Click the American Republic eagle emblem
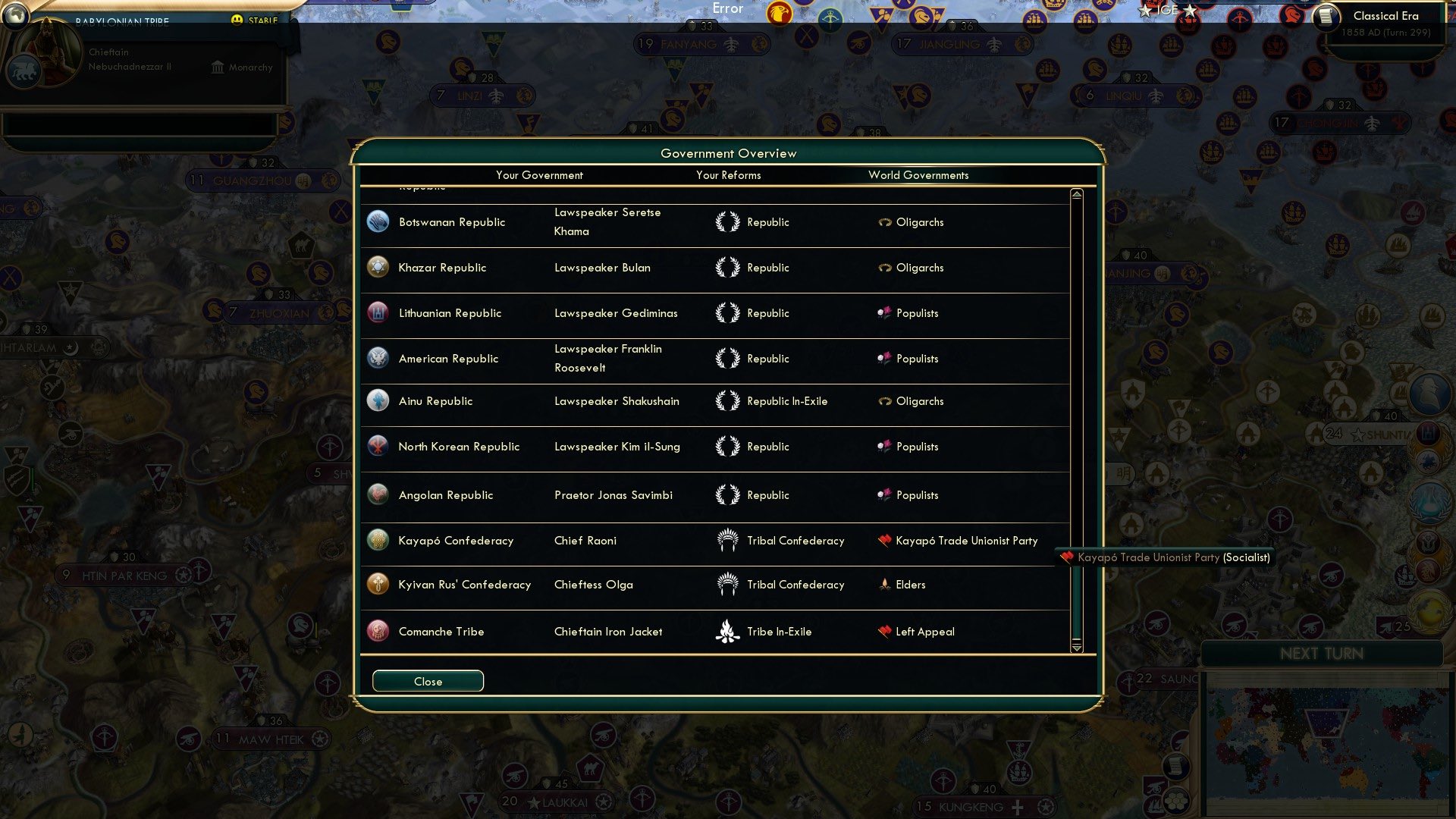 coord(378,358)
